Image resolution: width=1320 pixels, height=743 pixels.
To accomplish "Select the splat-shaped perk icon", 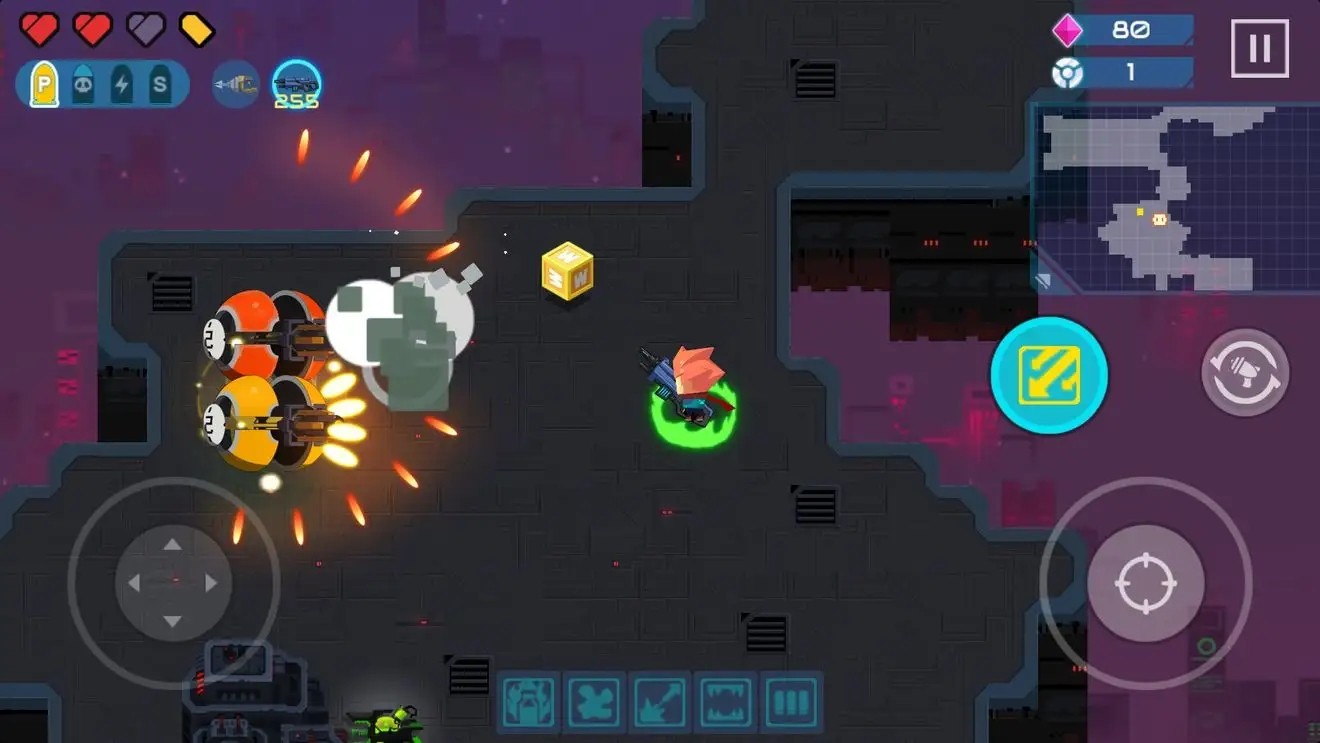I will [x=594, y=703].
